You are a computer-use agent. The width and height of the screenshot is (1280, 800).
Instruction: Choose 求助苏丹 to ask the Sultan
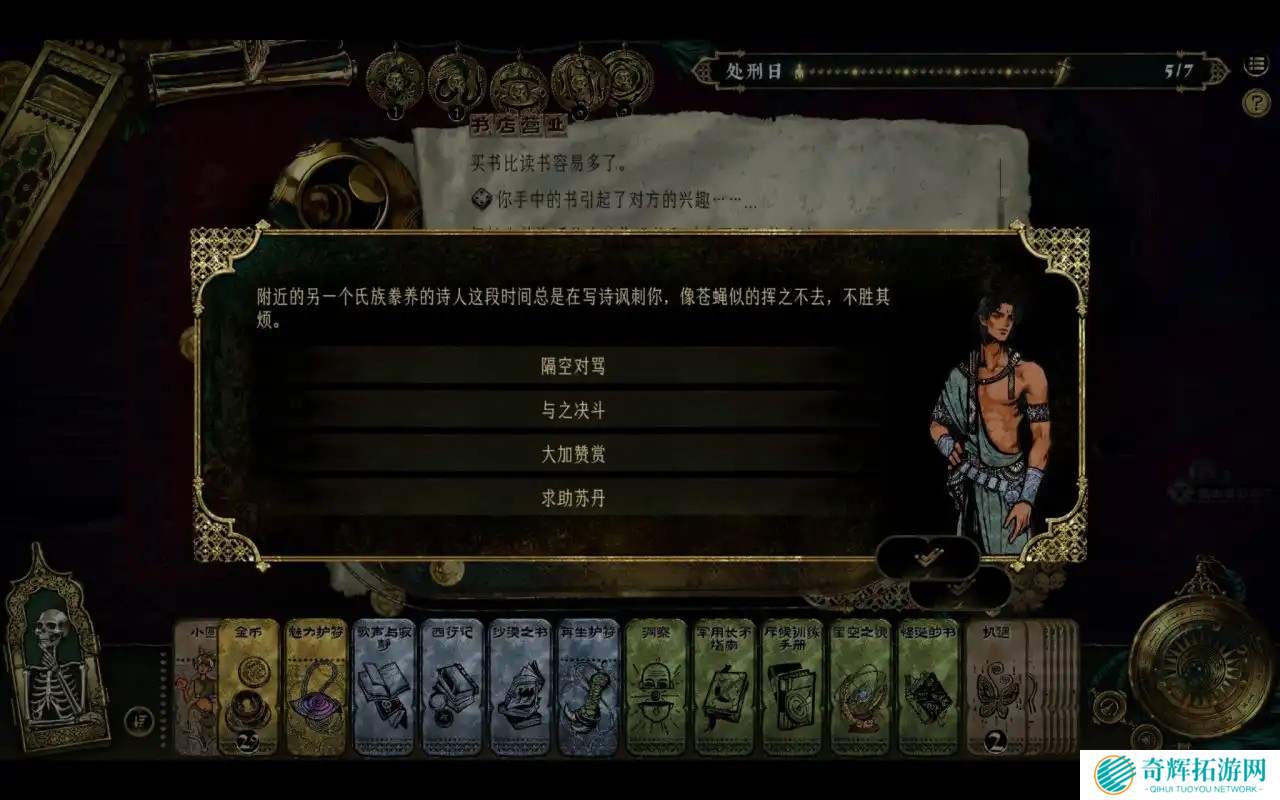(x=573, y=499)
